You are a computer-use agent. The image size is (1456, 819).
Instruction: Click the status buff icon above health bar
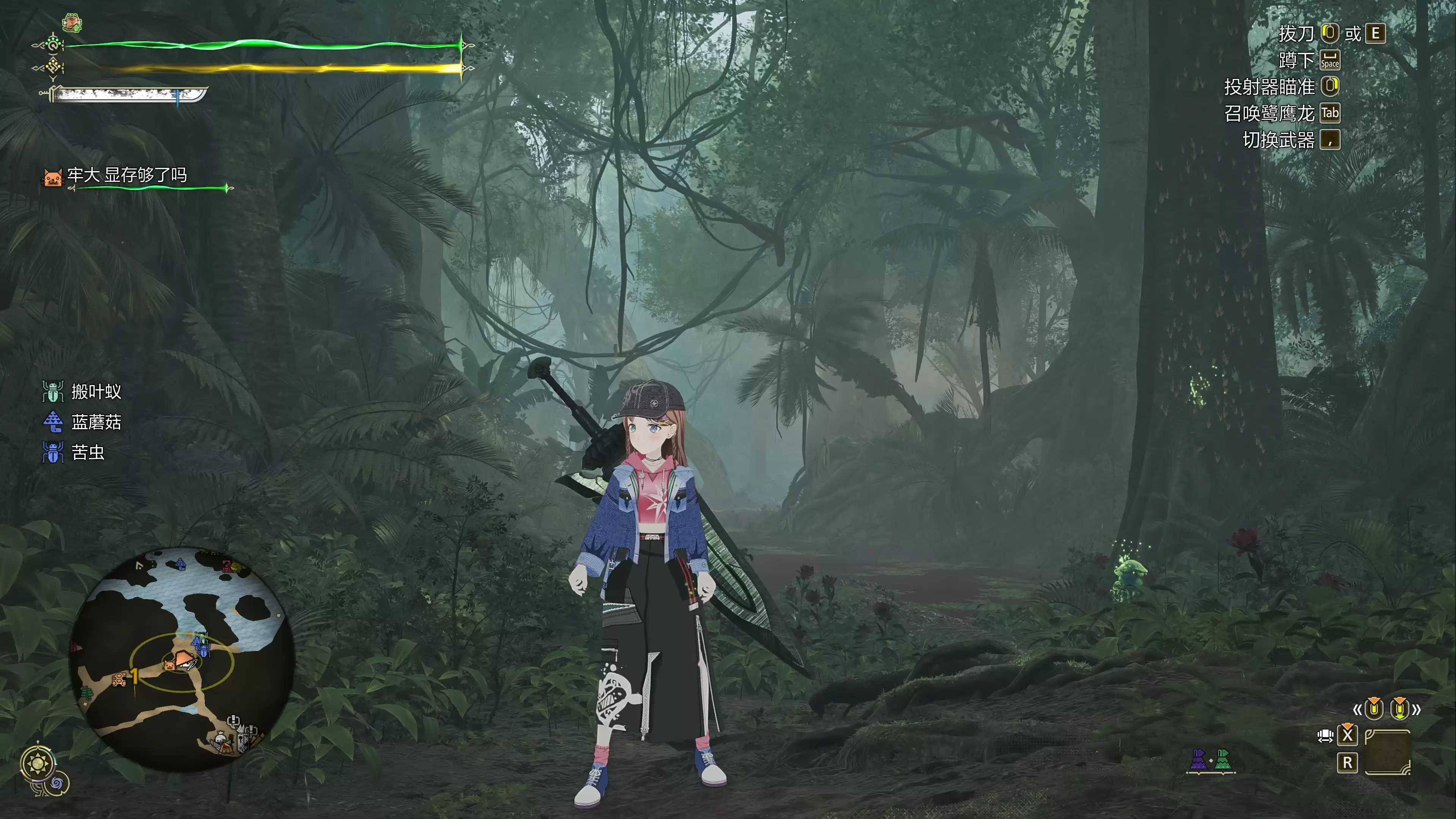[72, 23]
